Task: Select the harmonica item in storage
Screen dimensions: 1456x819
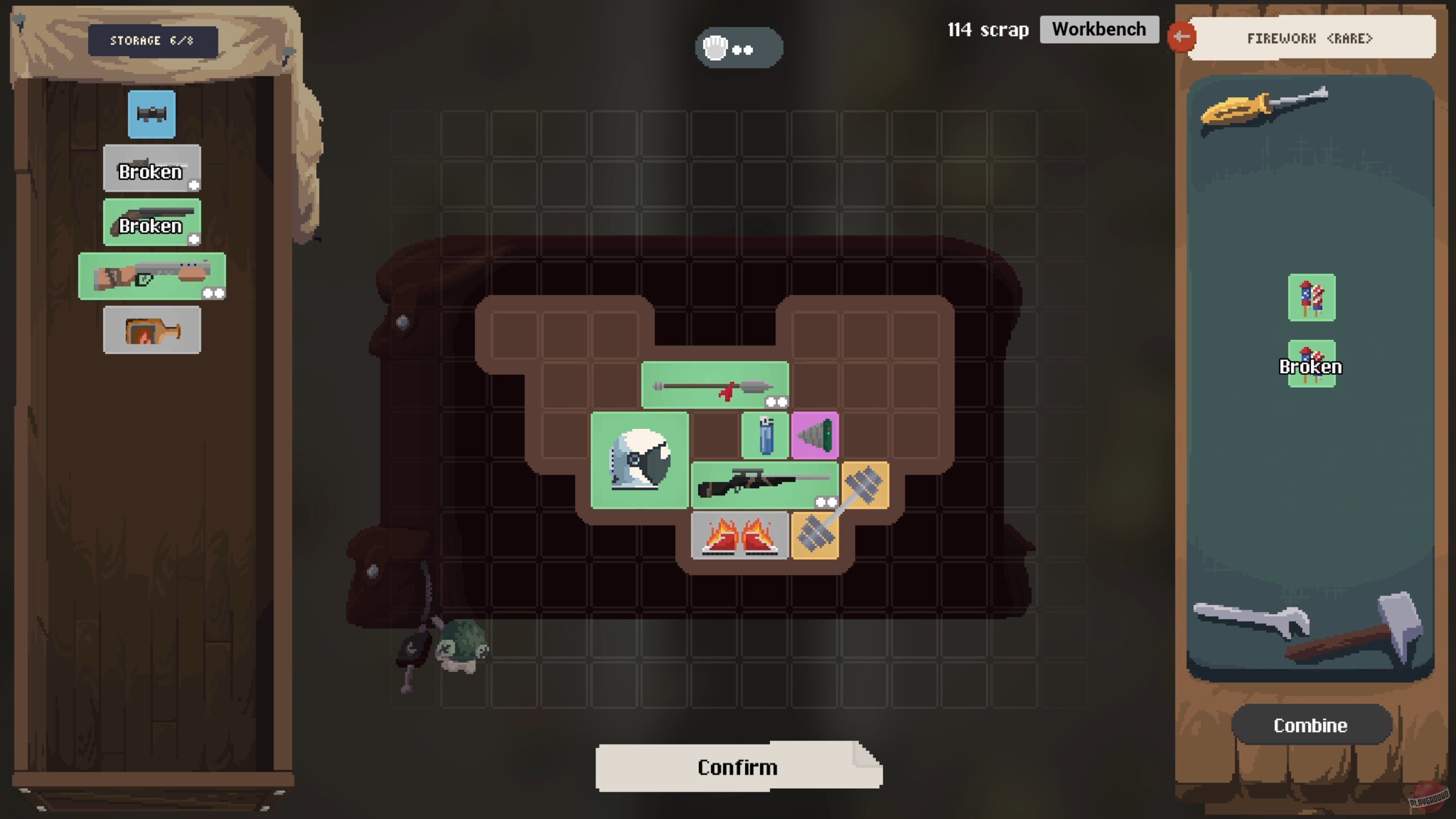Action: 151,114
